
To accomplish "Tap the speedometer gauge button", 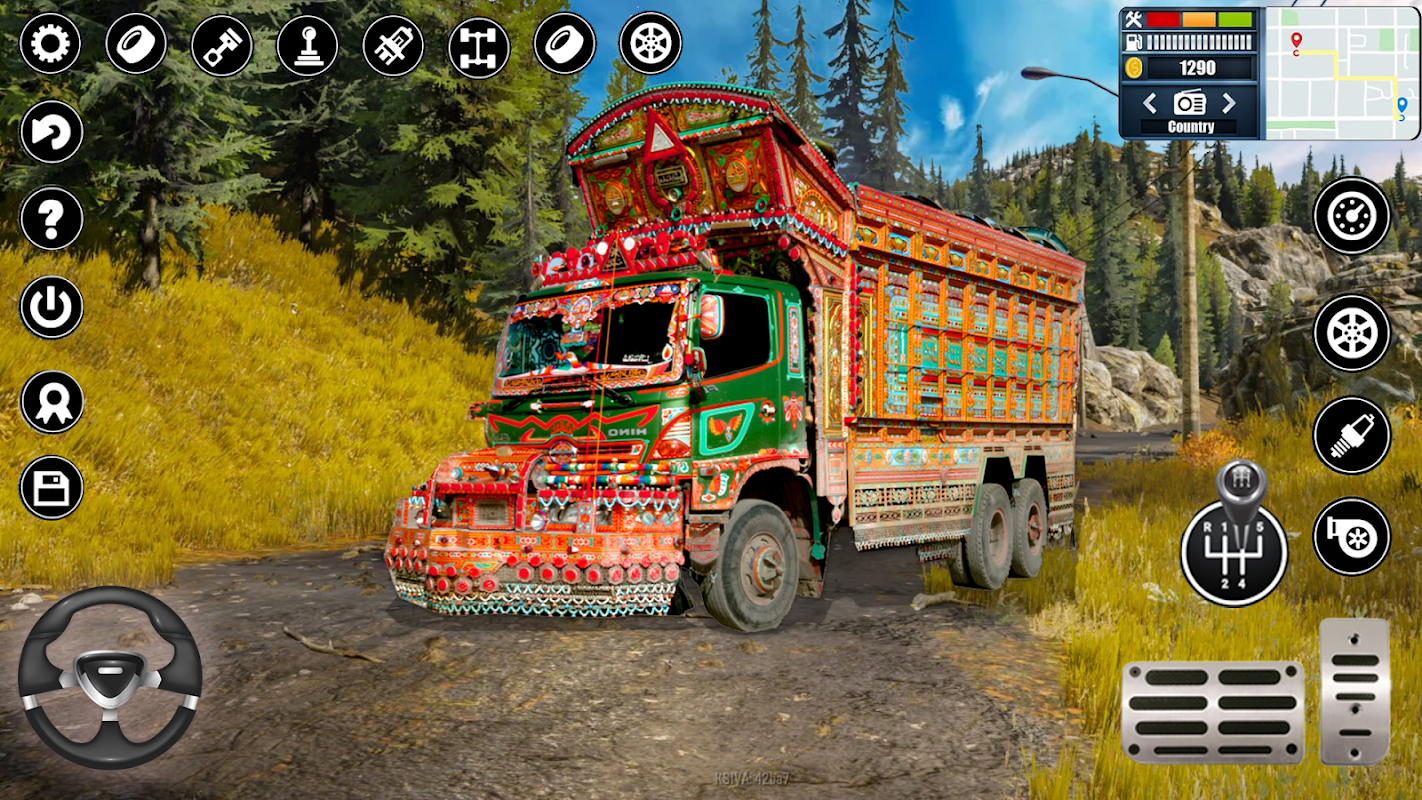I will pyautogui.click(x=1352, y=215).
